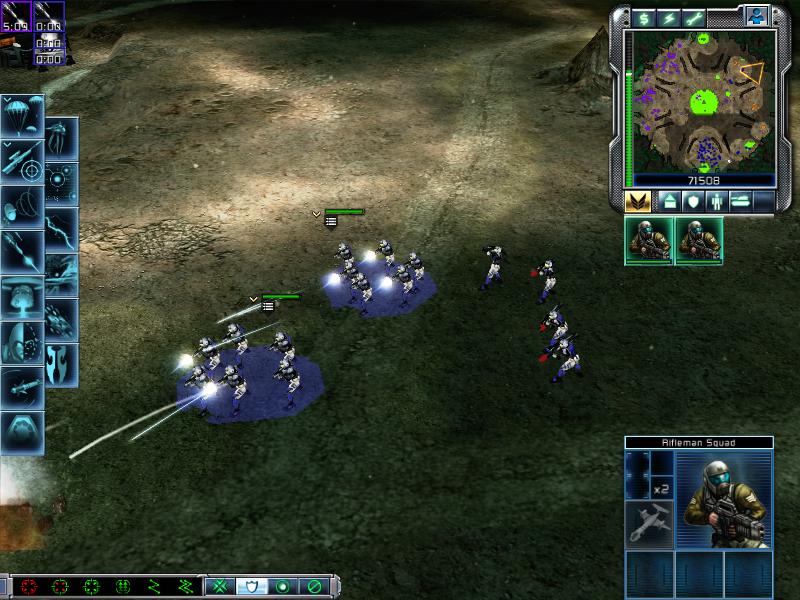
Task: Click the dollar sign sell button
Action: (x=641, y=17)
